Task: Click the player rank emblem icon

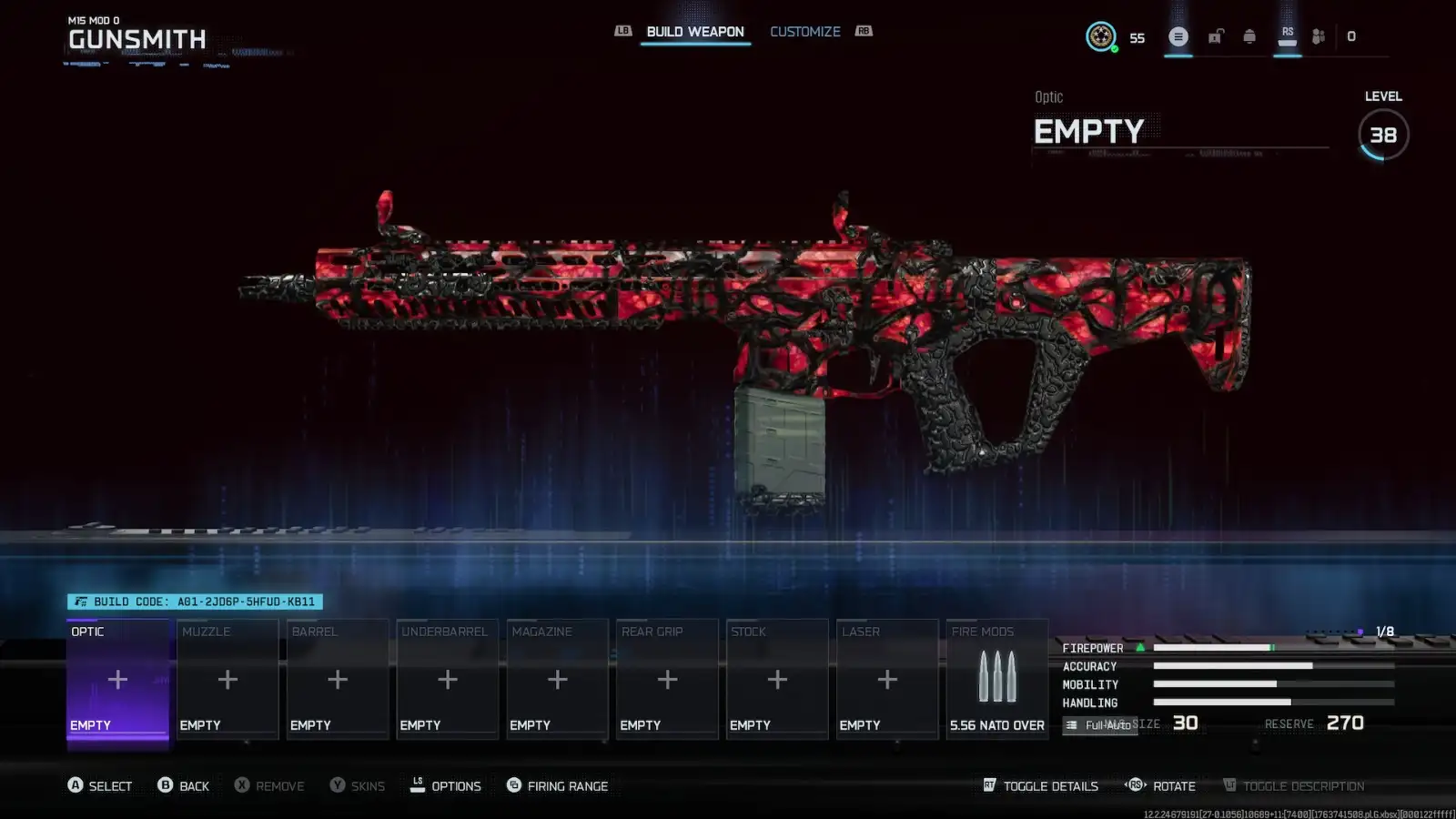Action: pyautogui.click(x=1101, y=36)
